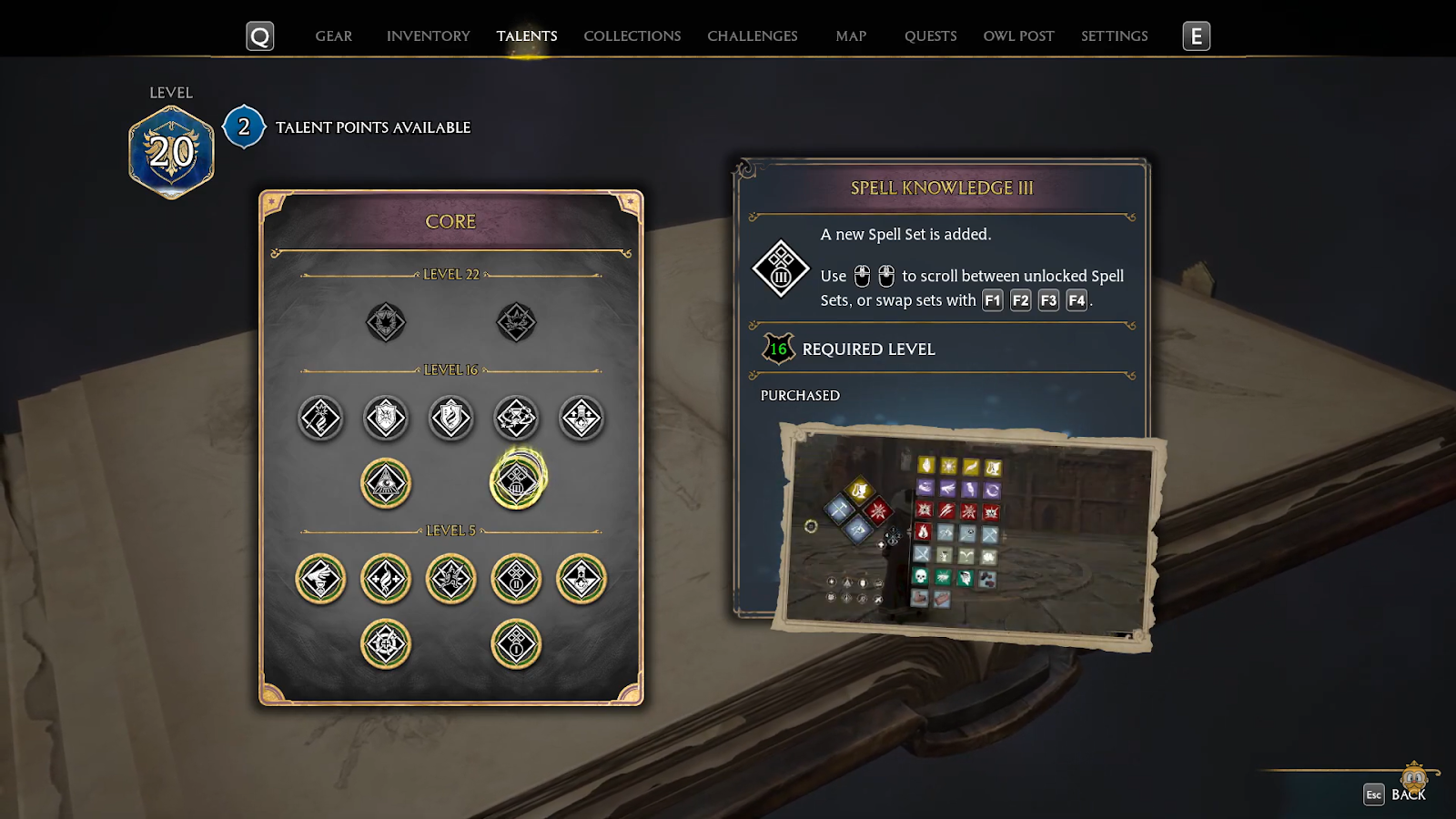Pick the winged hourglass talent

pyautogui.click(x=320, y=579)
